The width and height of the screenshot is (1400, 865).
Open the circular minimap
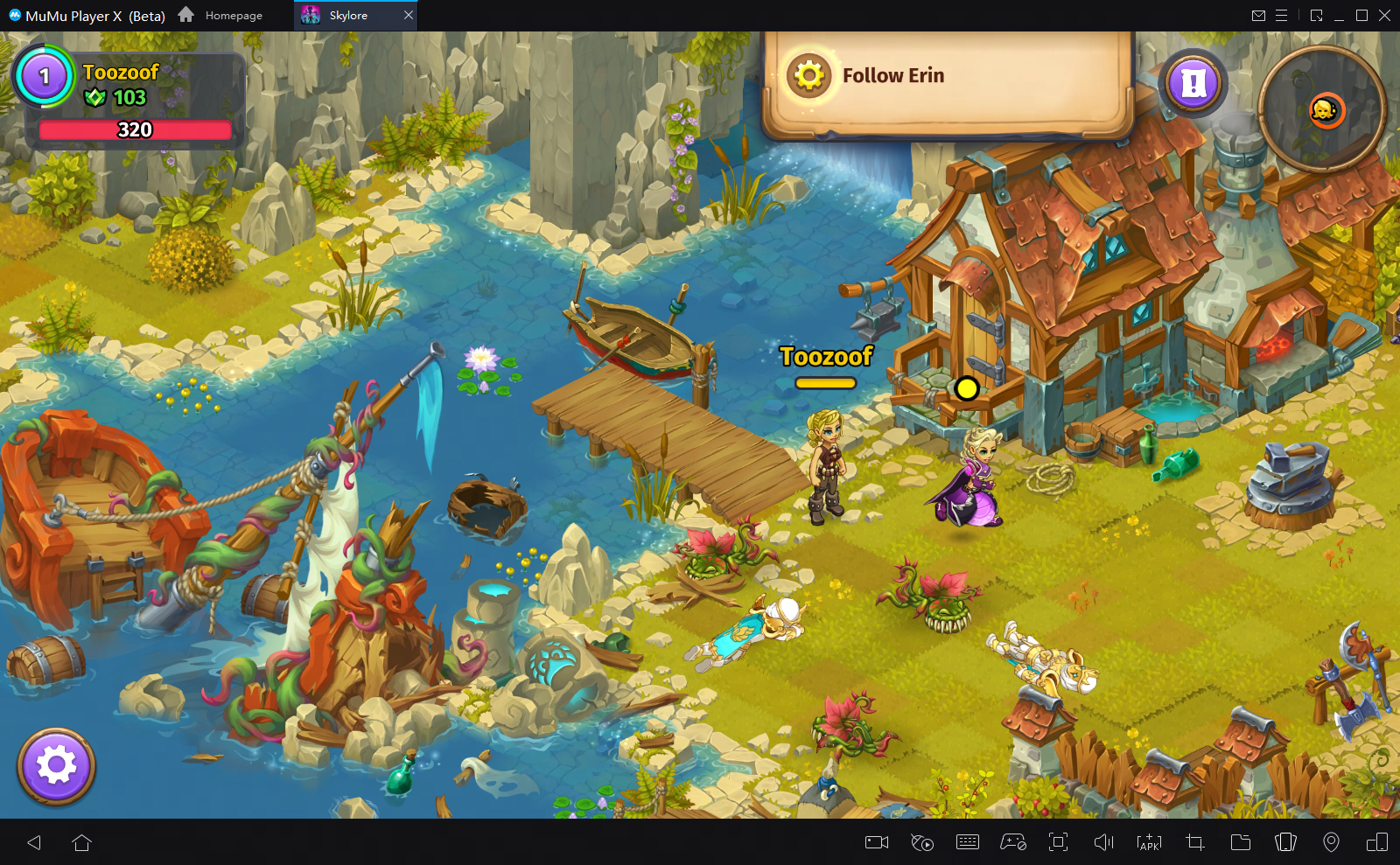tap(1322, 109)
